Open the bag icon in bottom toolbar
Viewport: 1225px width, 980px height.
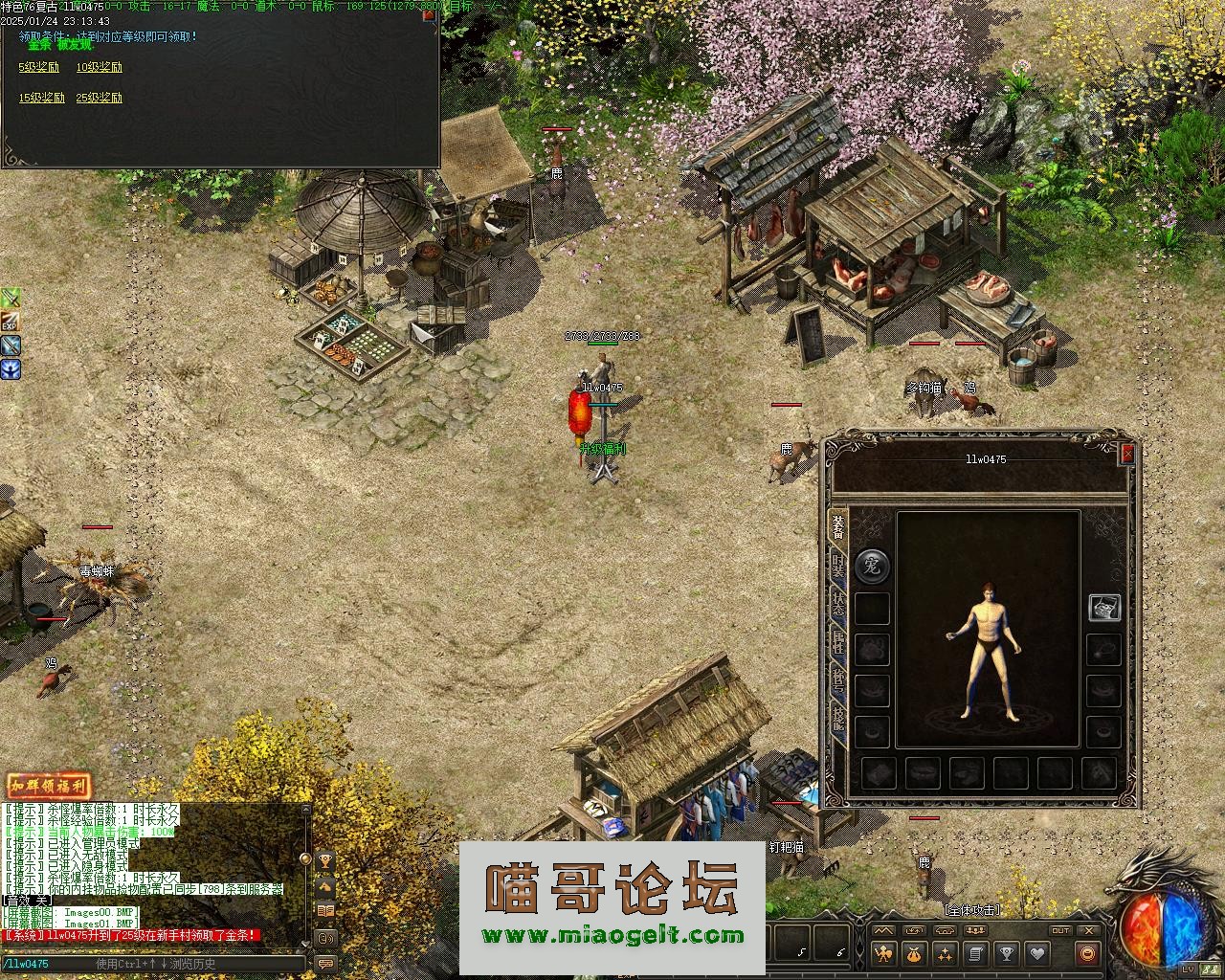coord(915,953)
